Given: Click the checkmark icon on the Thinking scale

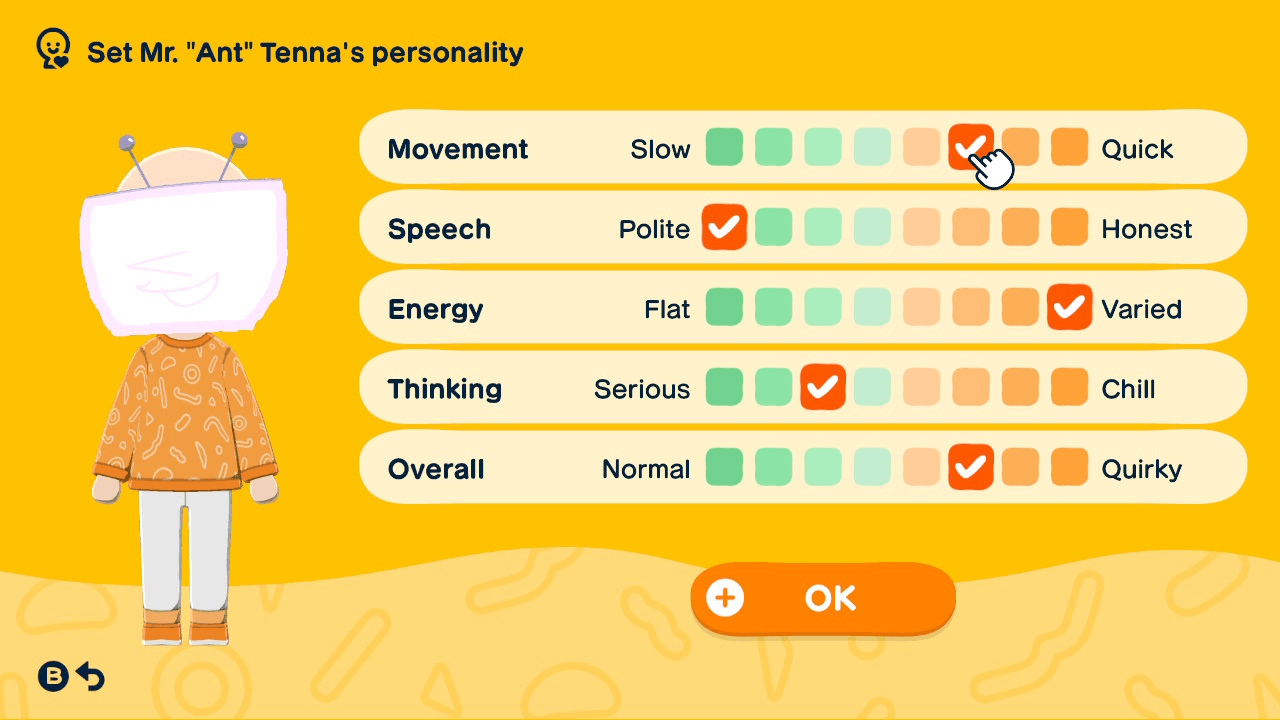Looking at the screenshot, I should (823, 387).
